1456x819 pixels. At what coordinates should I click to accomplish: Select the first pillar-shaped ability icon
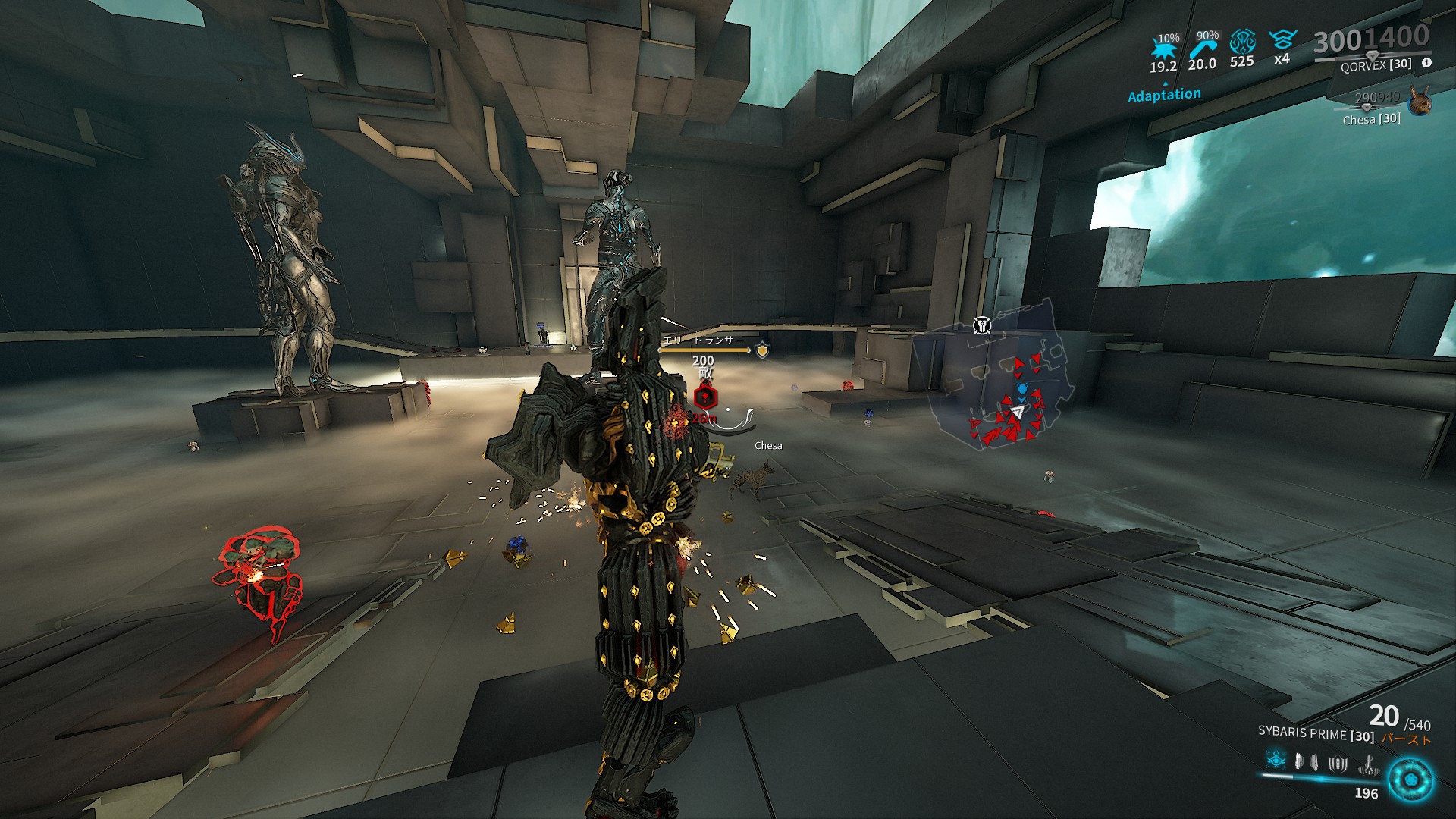[1298, 761]
